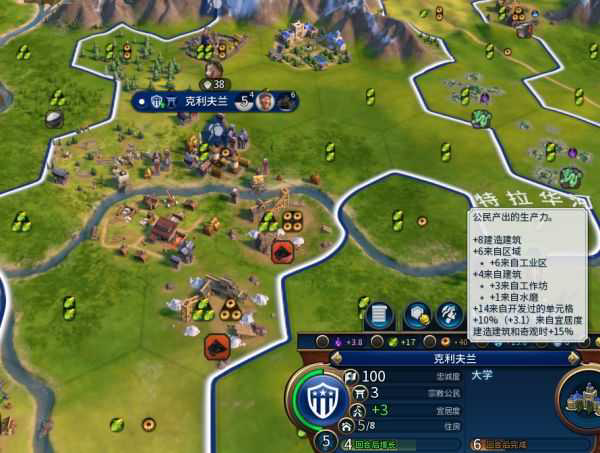Select the production item icon on city banner
The width and height of the screenshot is (600, 453).
[288, 101]
